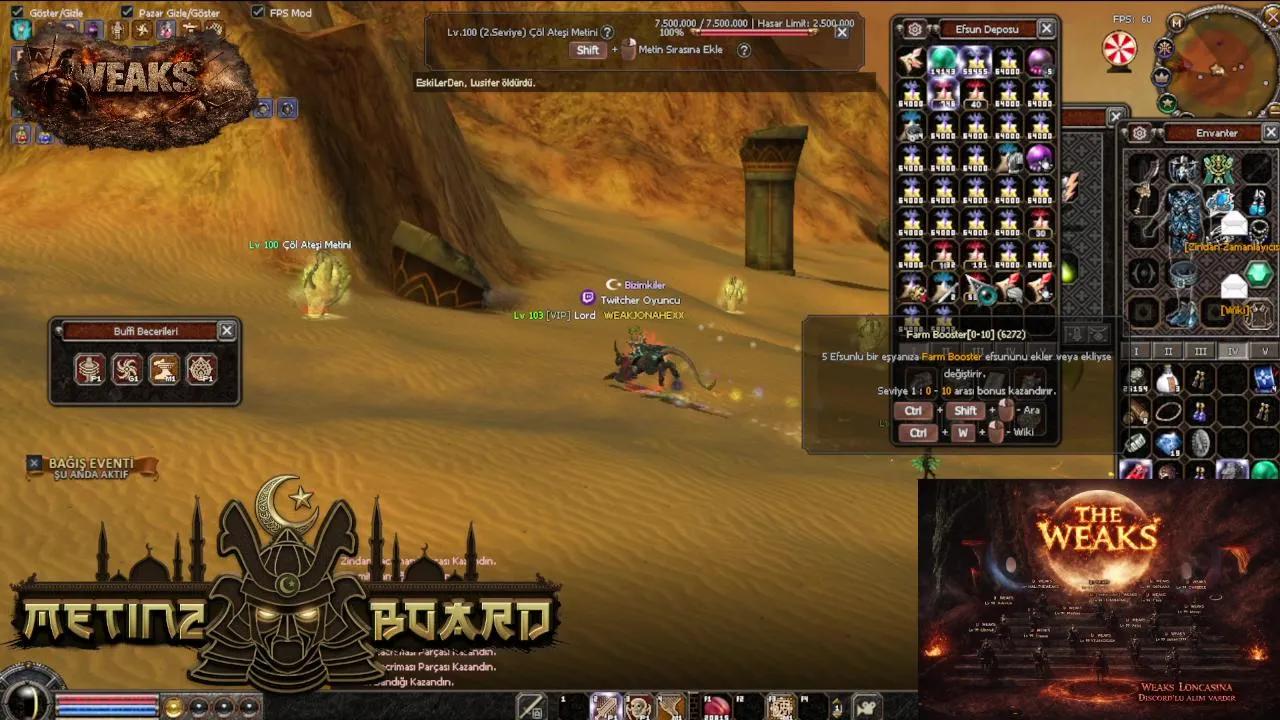
Task: Click the skull skill icon in the hotbar
Action: coord(638,707)
